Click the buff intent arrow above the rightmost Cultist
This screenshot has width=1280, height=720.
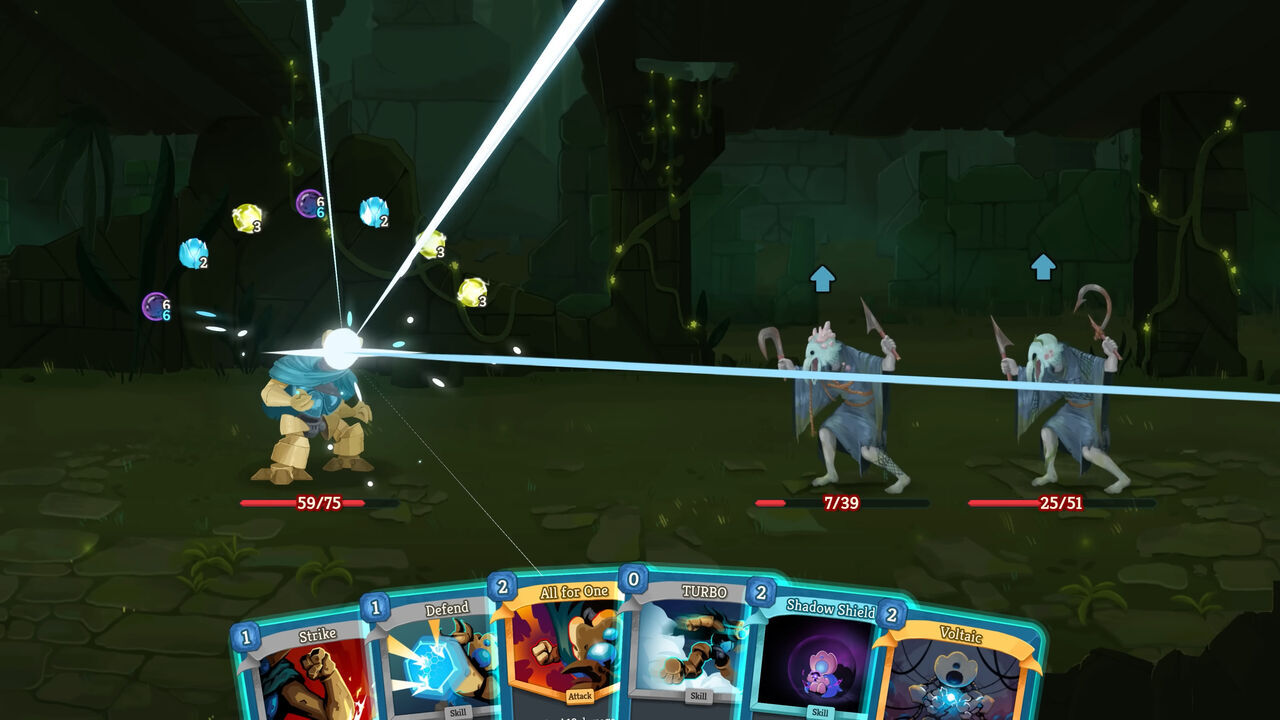coord(1043,266)
